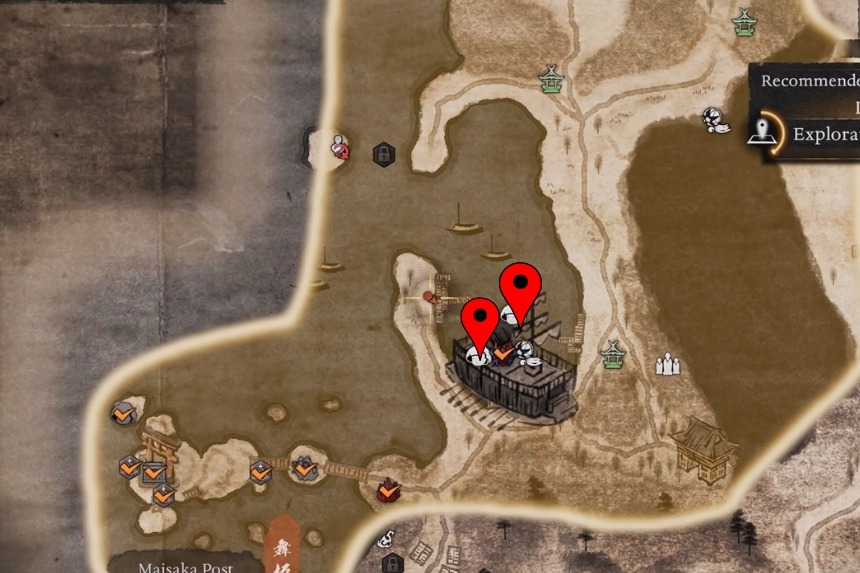
Task: Click the Maisaka Post location label
Action: click(x=186, y=566)
